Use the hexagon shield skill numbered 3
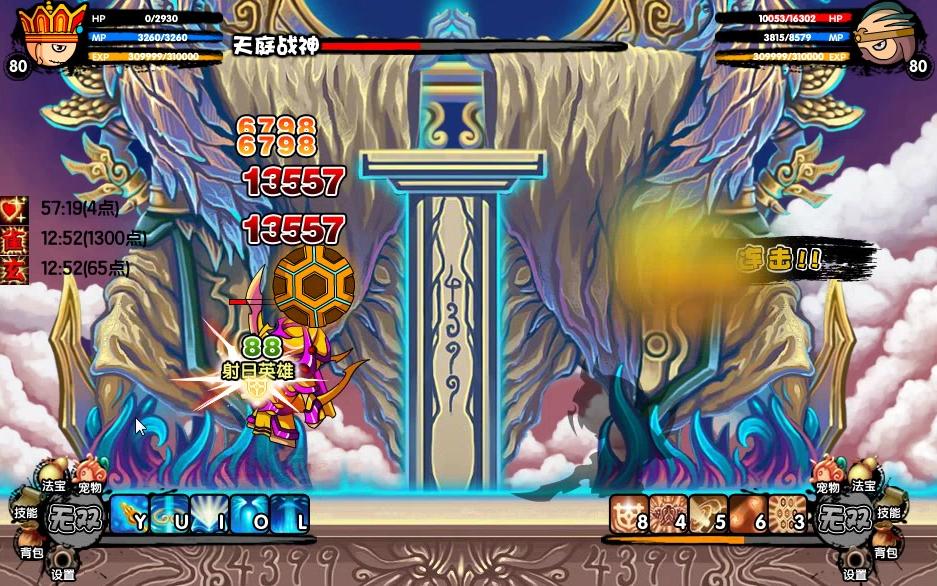 pyautogui.click(x=787, y=515)
